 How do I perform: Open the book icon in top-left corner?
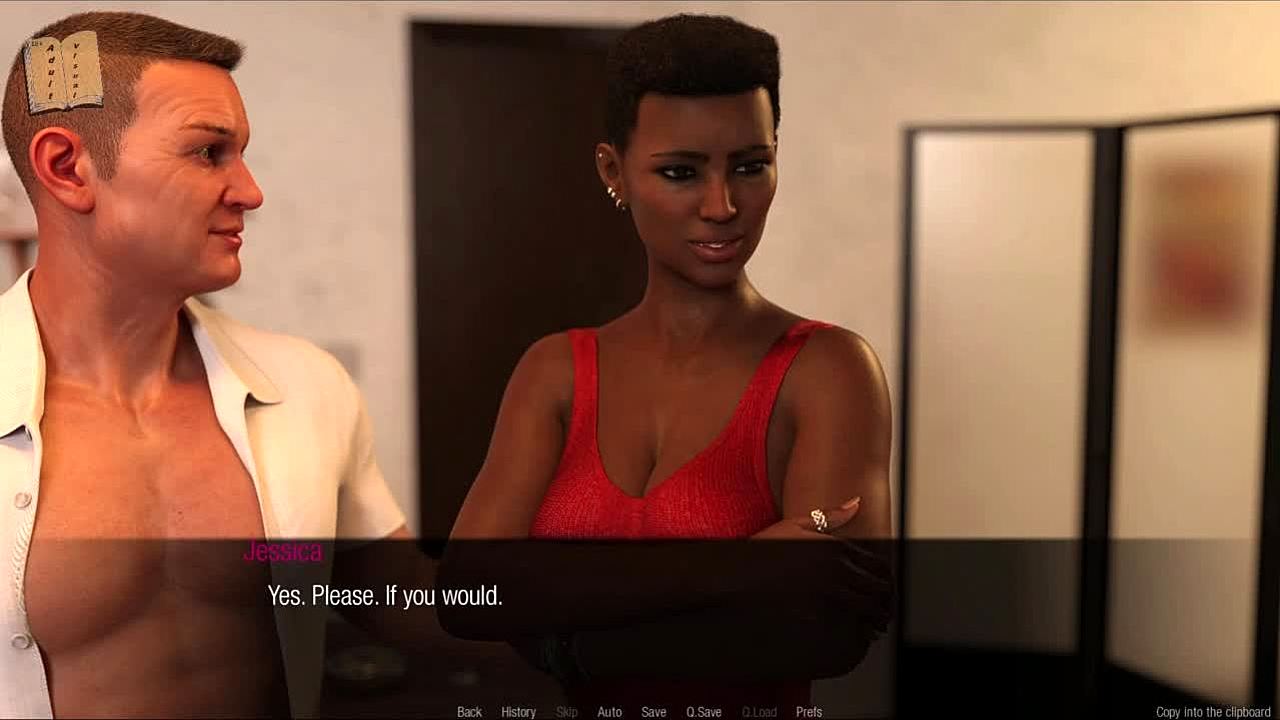[63, 72]
